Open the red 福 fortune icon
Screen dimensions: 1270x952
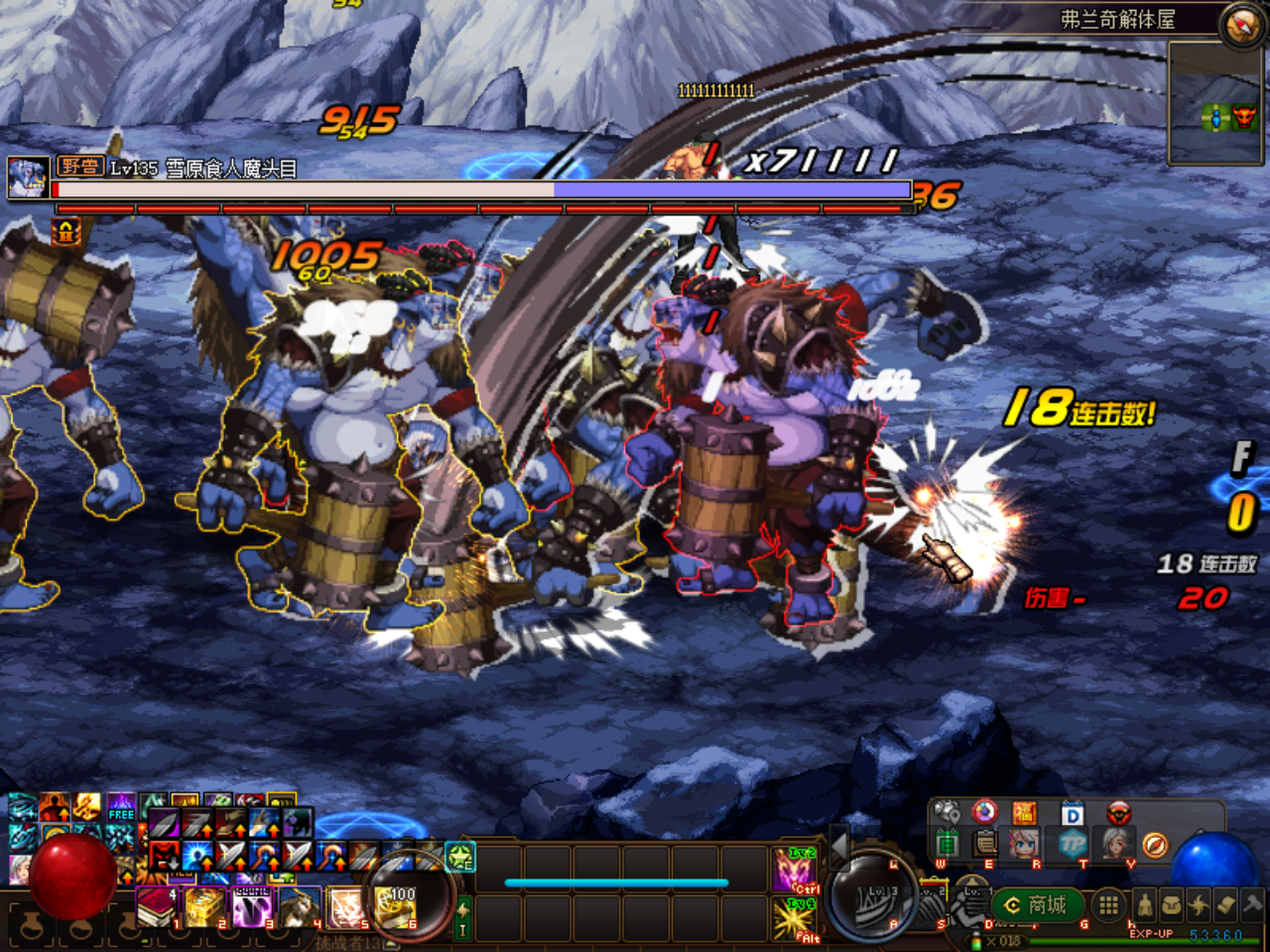tap(1024, 813)
